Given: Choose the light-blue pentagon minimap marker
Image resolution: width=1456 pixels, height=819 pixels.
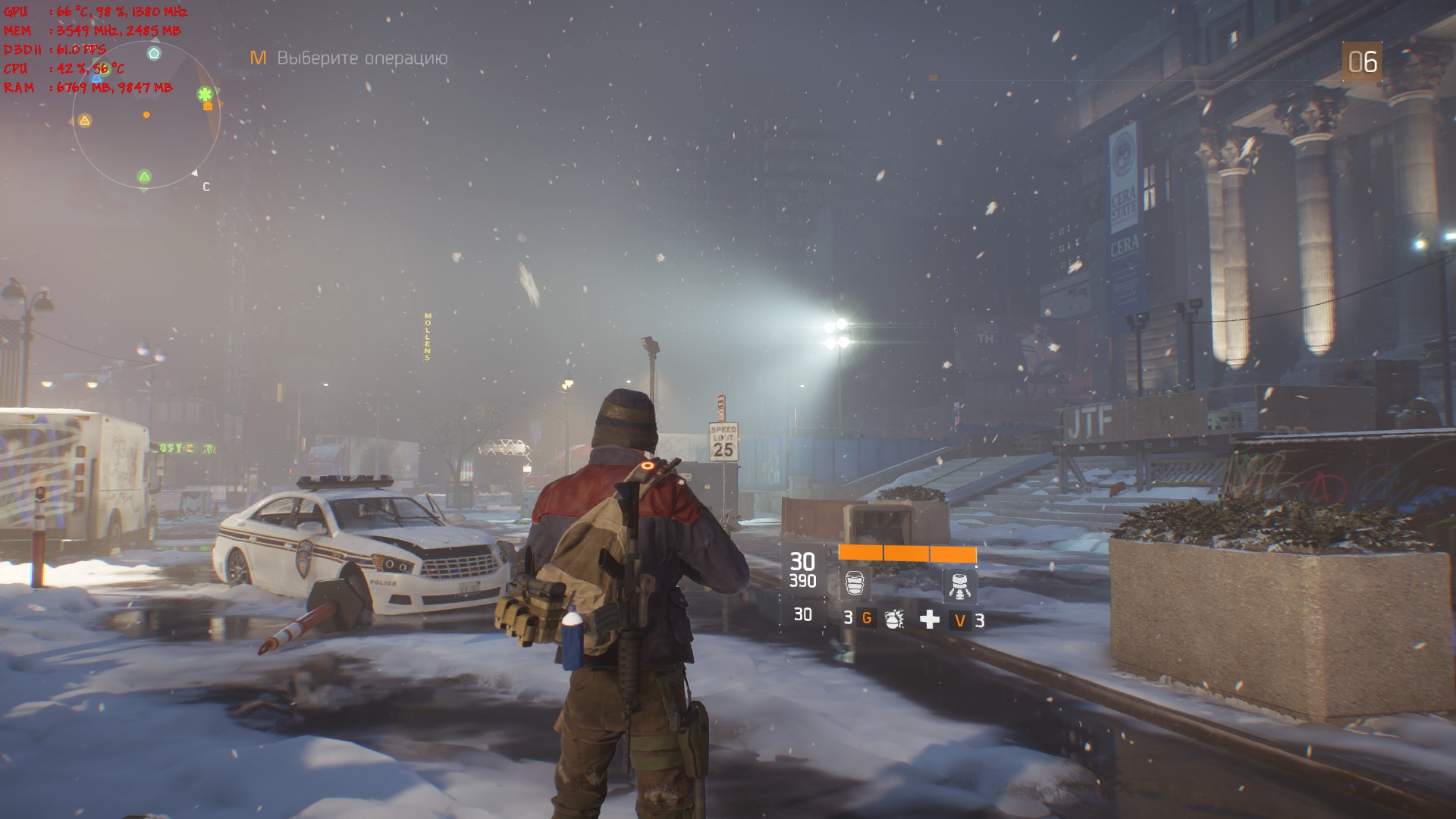Looking at the screenshot, I should (154, 53).
